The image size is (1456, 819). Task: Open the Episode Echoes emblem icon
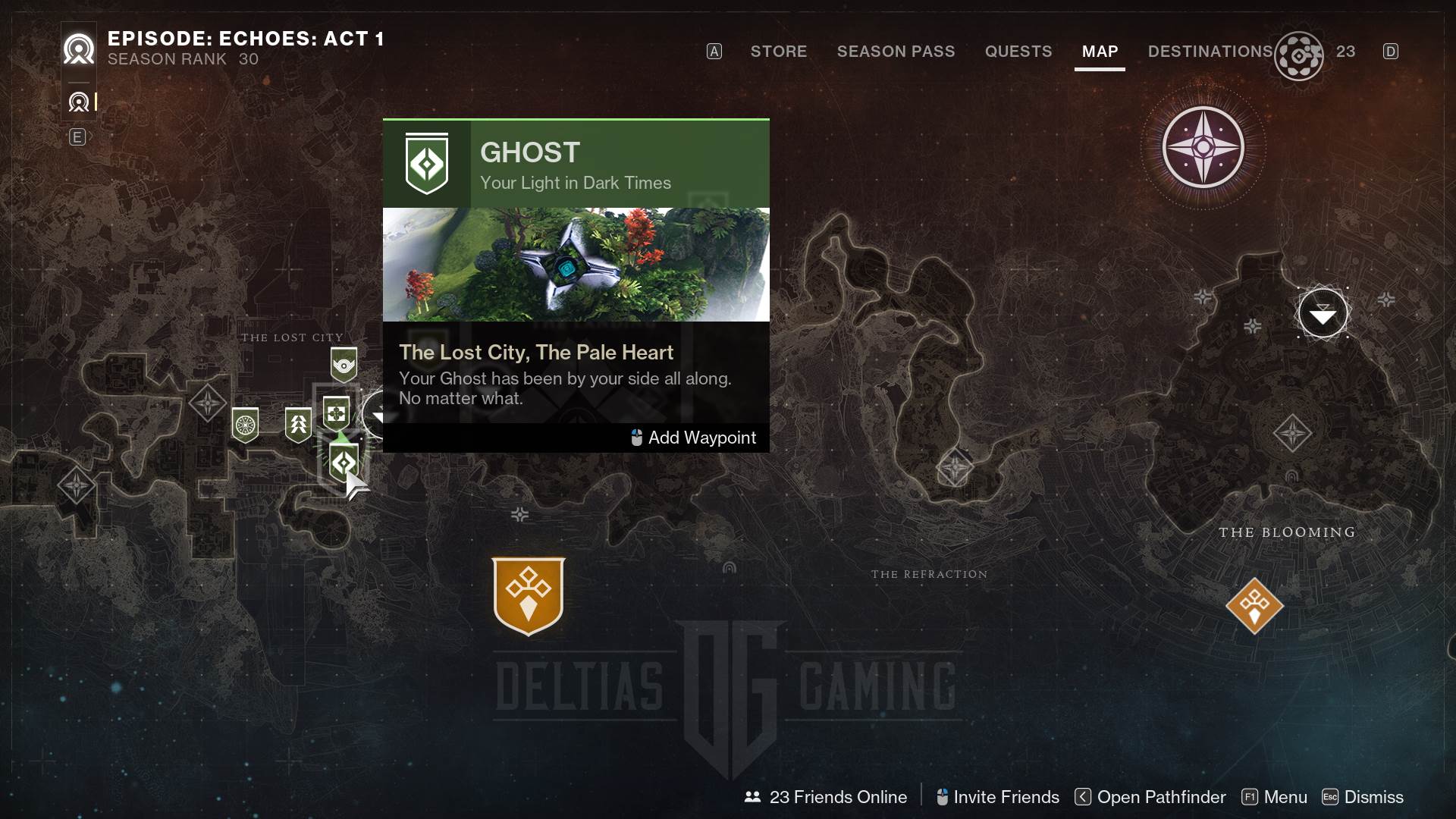point(79,50)
